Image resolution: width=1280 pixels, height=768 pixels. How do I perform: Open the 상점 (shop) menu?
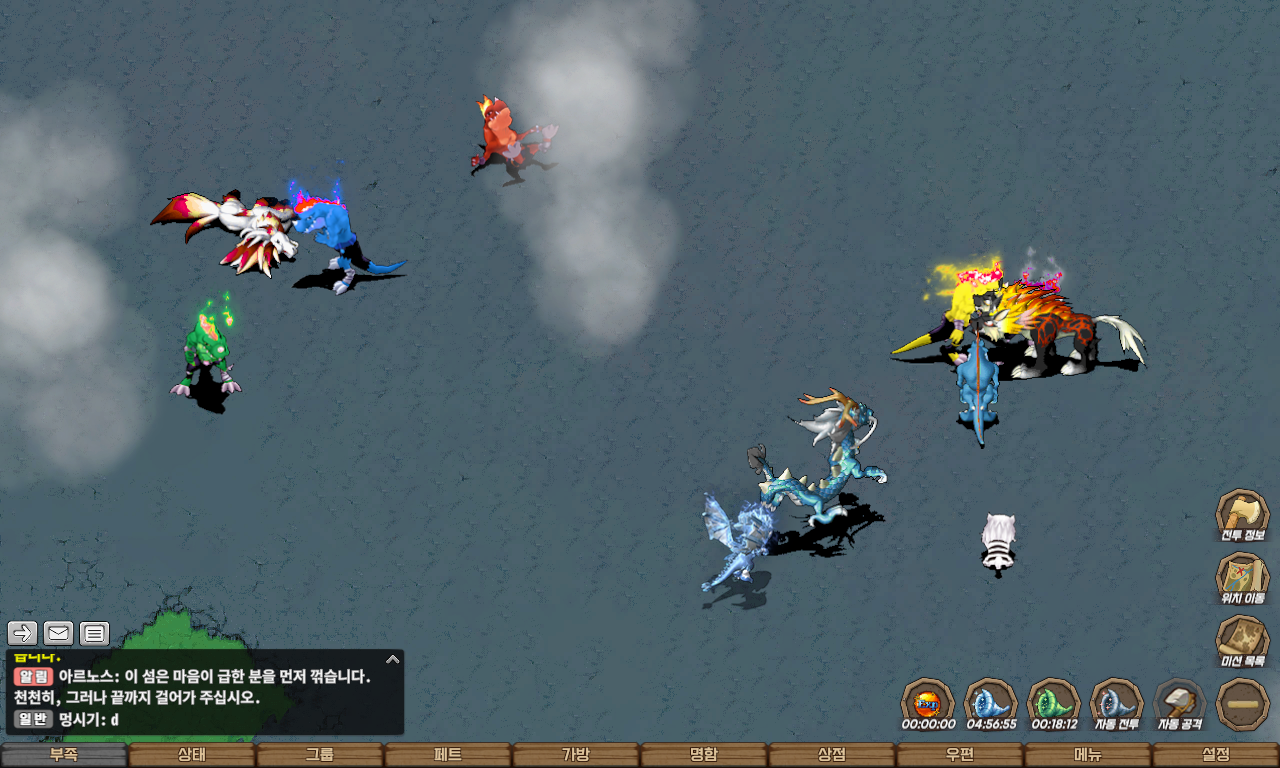coord(832,755)
